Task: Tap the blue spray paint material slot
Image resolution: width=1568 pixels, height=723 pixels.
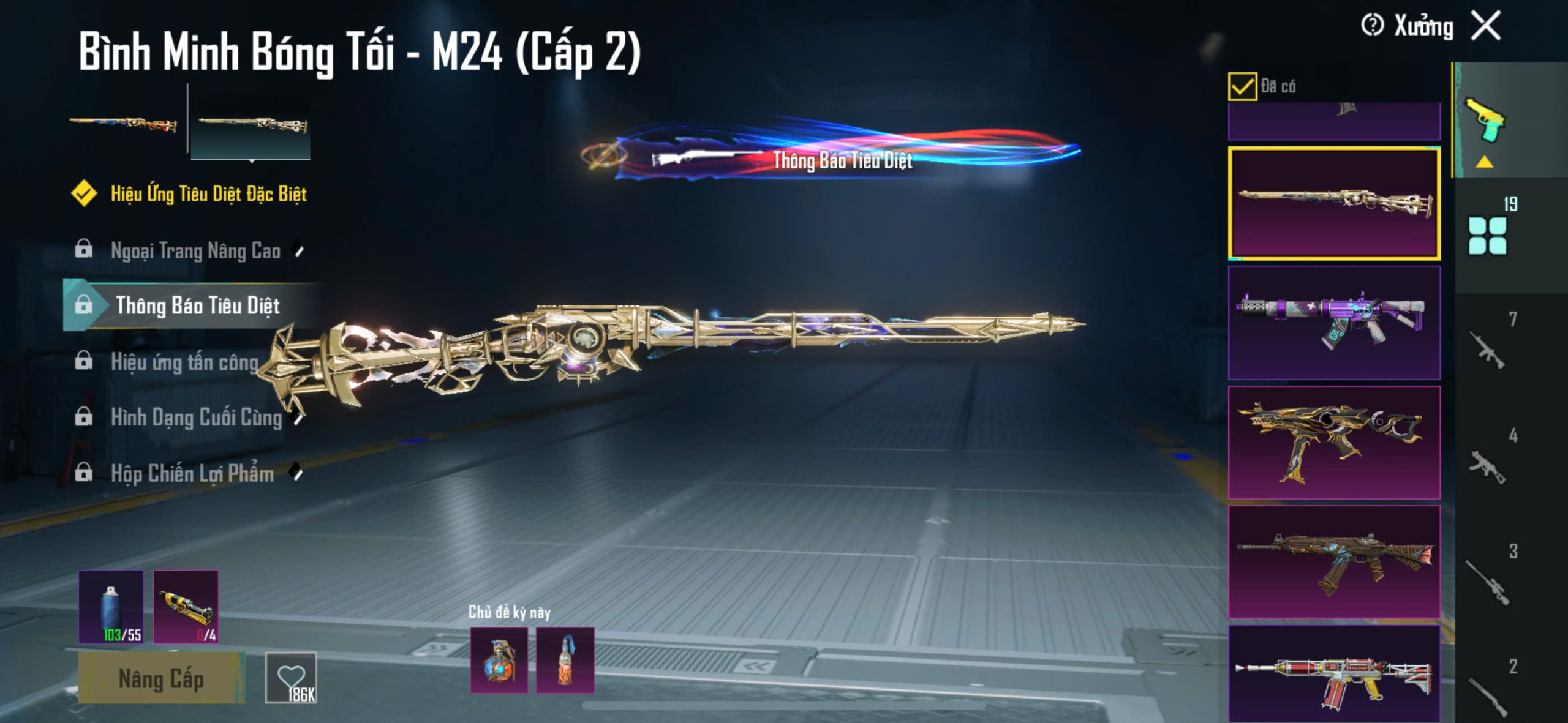Action: 111,607
